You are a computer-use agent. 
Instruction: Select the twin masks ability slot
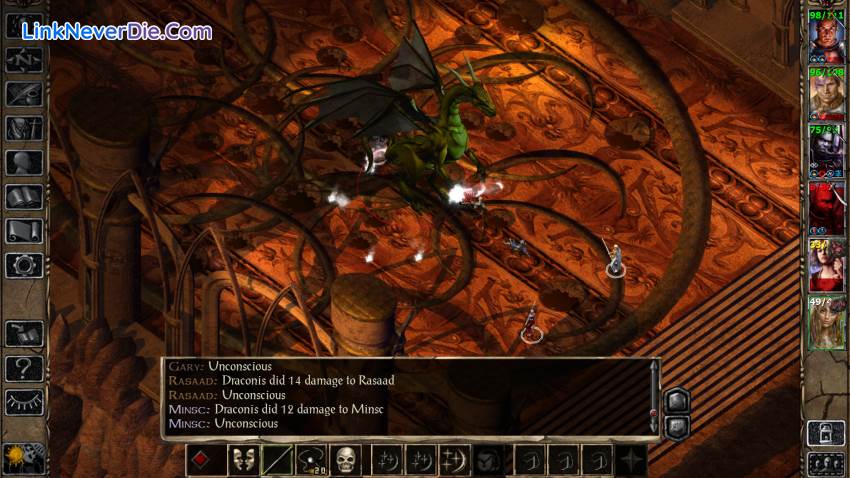coord(241,460)
